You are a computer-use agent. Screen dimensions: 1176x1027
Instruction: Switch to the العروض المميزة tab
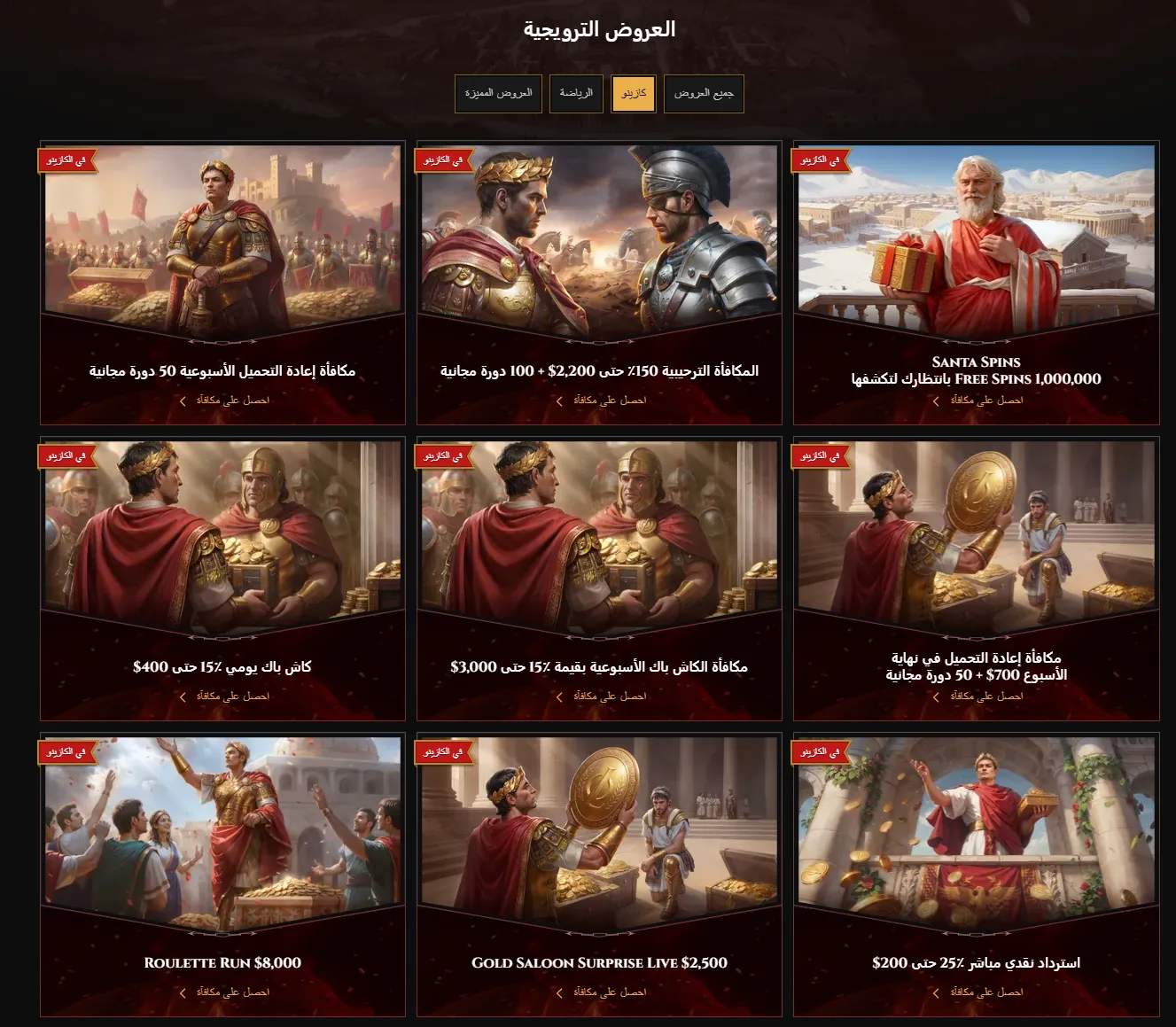498,93
